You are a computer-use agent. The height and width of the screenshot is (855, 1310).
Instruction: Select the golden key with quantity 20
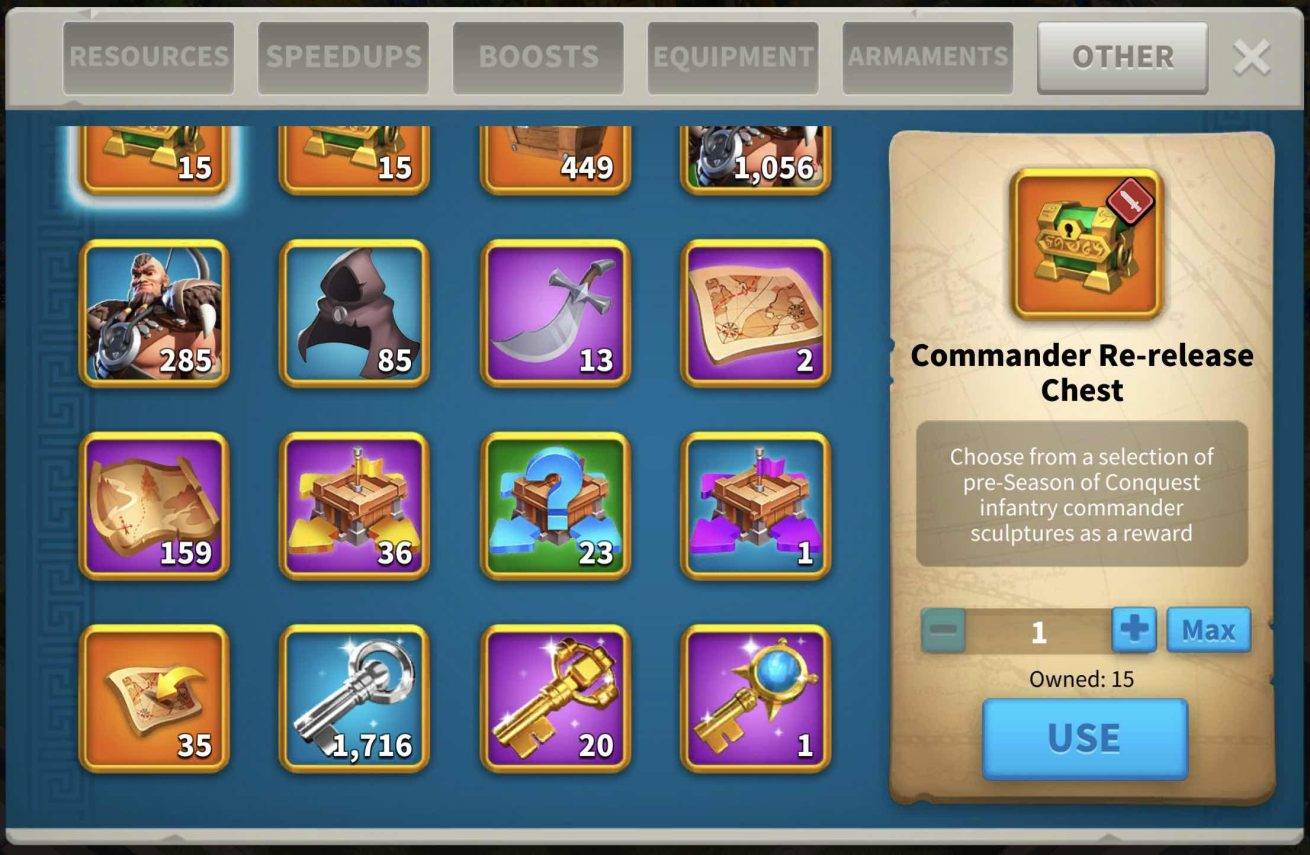556,698
